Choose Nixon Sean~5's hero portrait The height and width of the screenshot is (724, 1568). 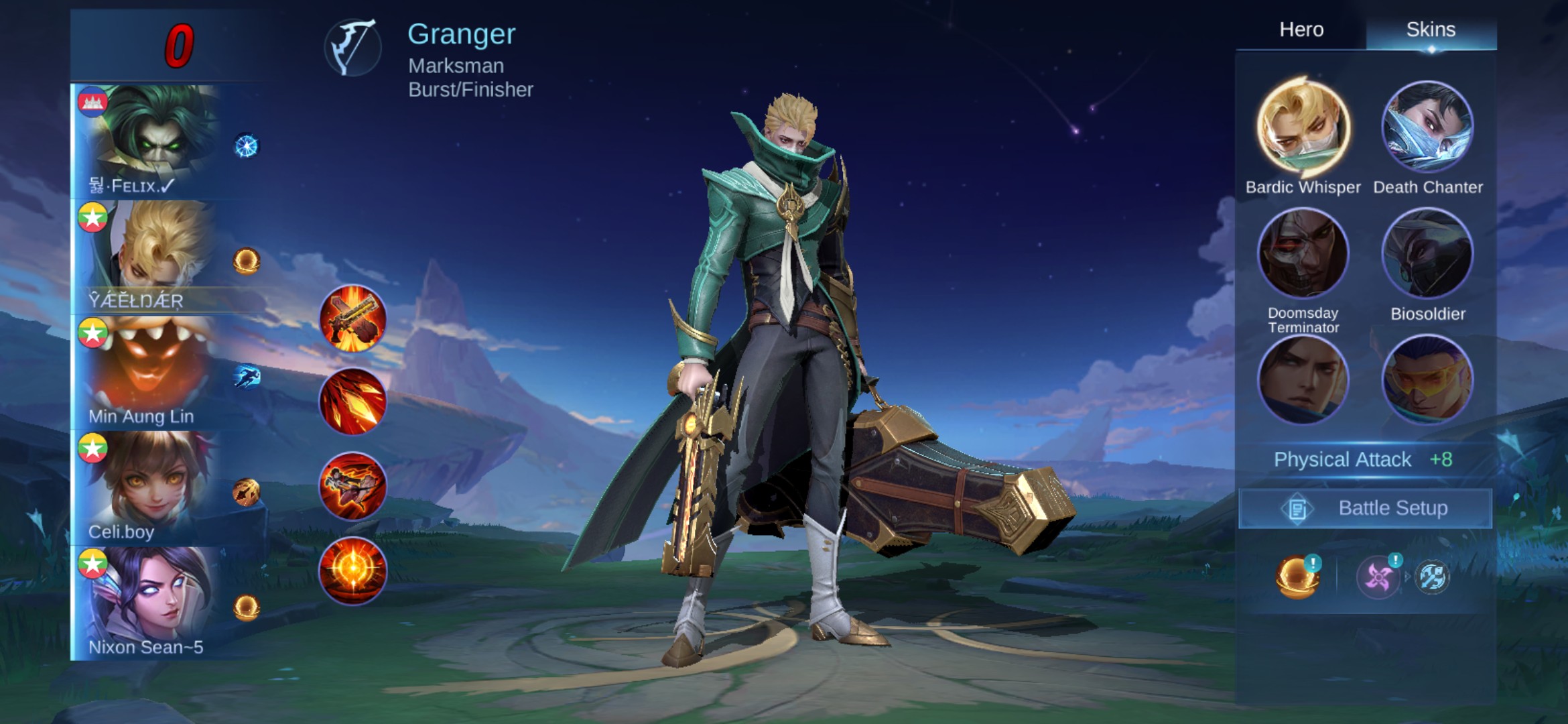point(151,597)
